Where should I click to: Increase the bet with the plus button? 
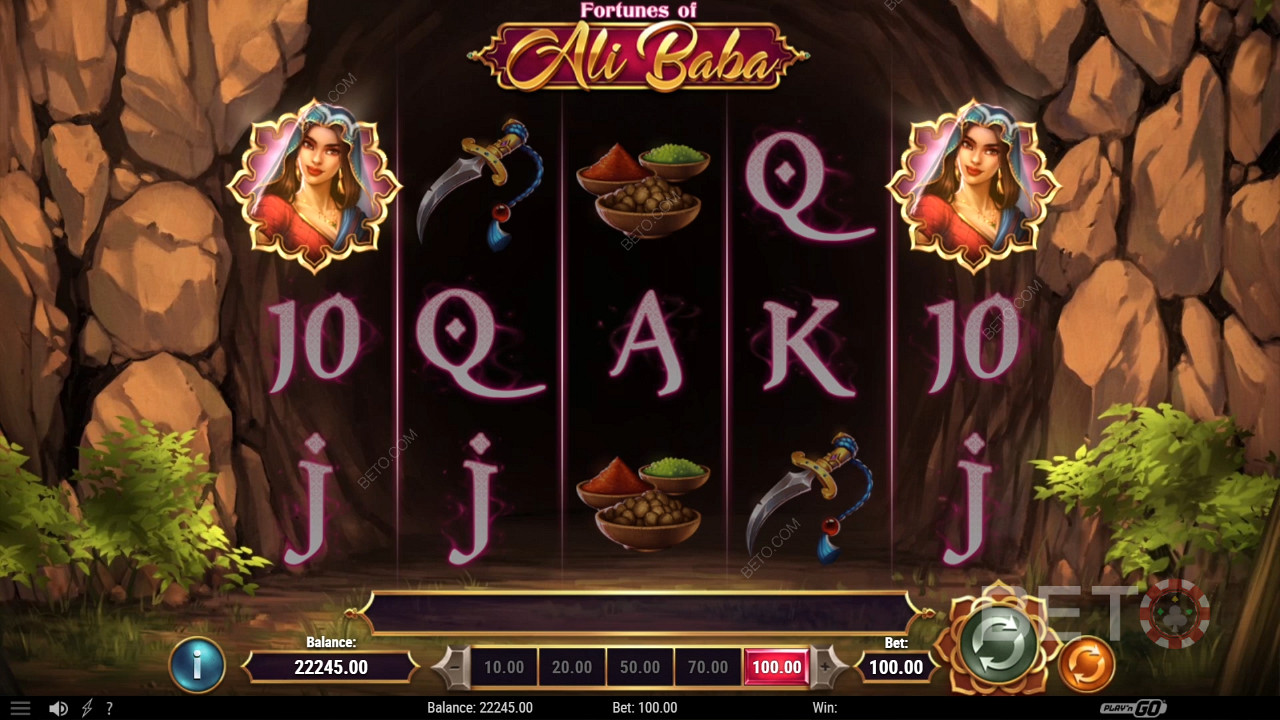pos(826,667)
